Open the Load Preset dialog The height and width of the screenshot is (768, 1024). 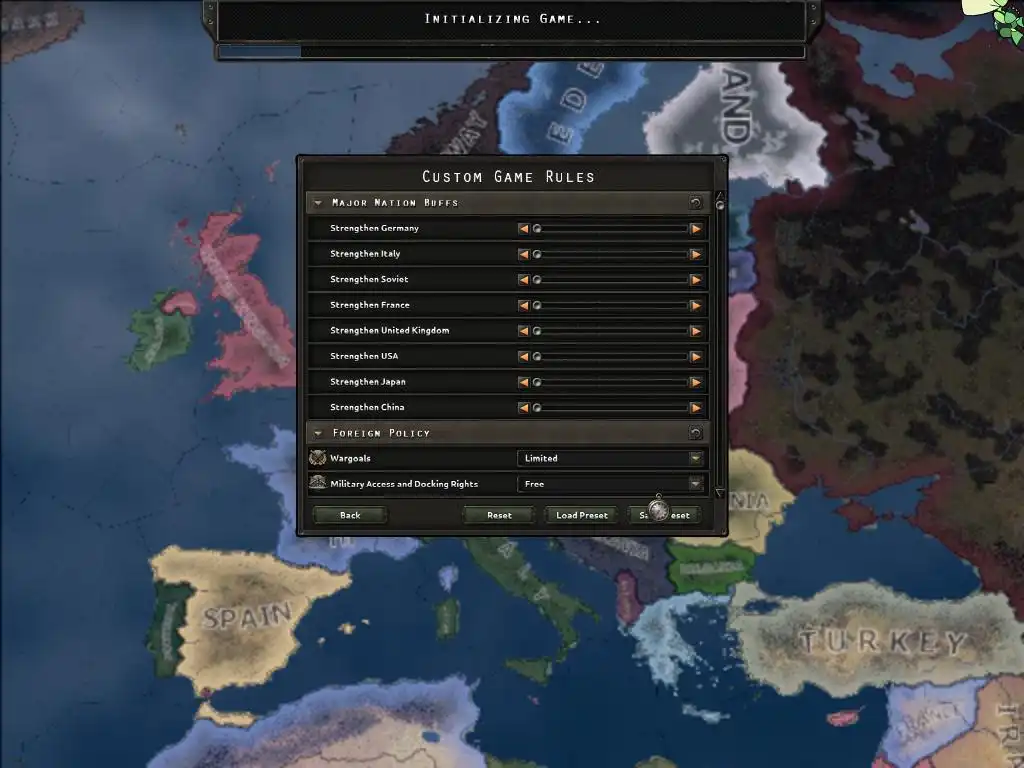point(582,515)
